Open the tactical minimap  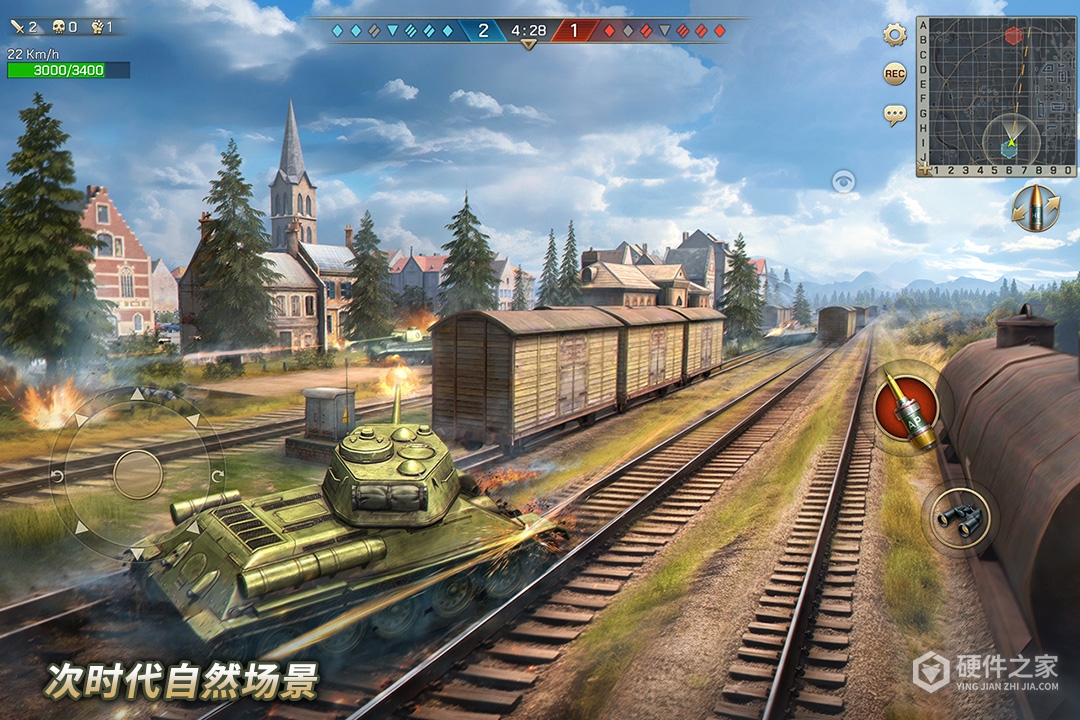click(996, 96)
